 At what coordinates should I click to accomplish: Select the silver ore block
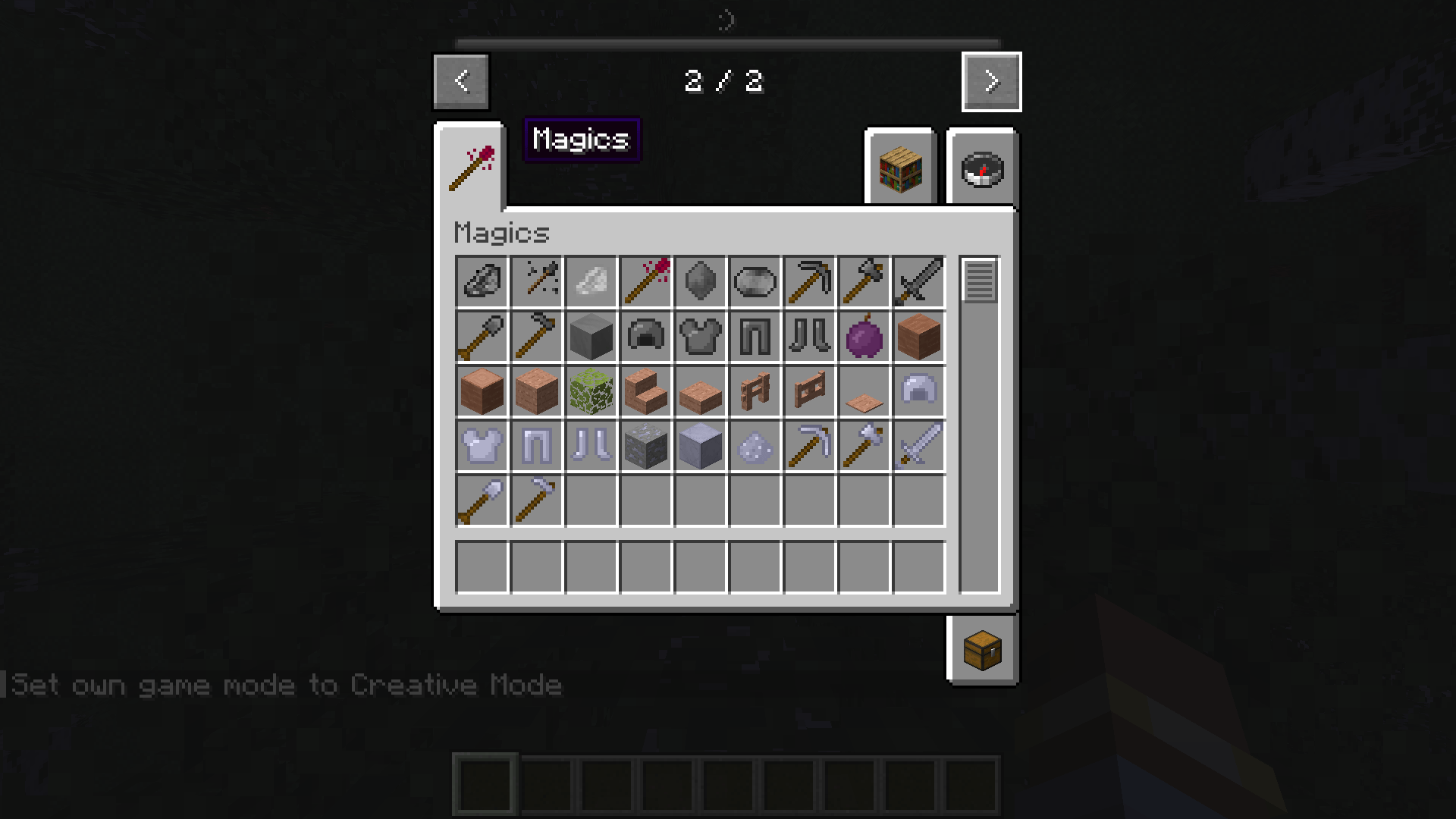[645, 445]
